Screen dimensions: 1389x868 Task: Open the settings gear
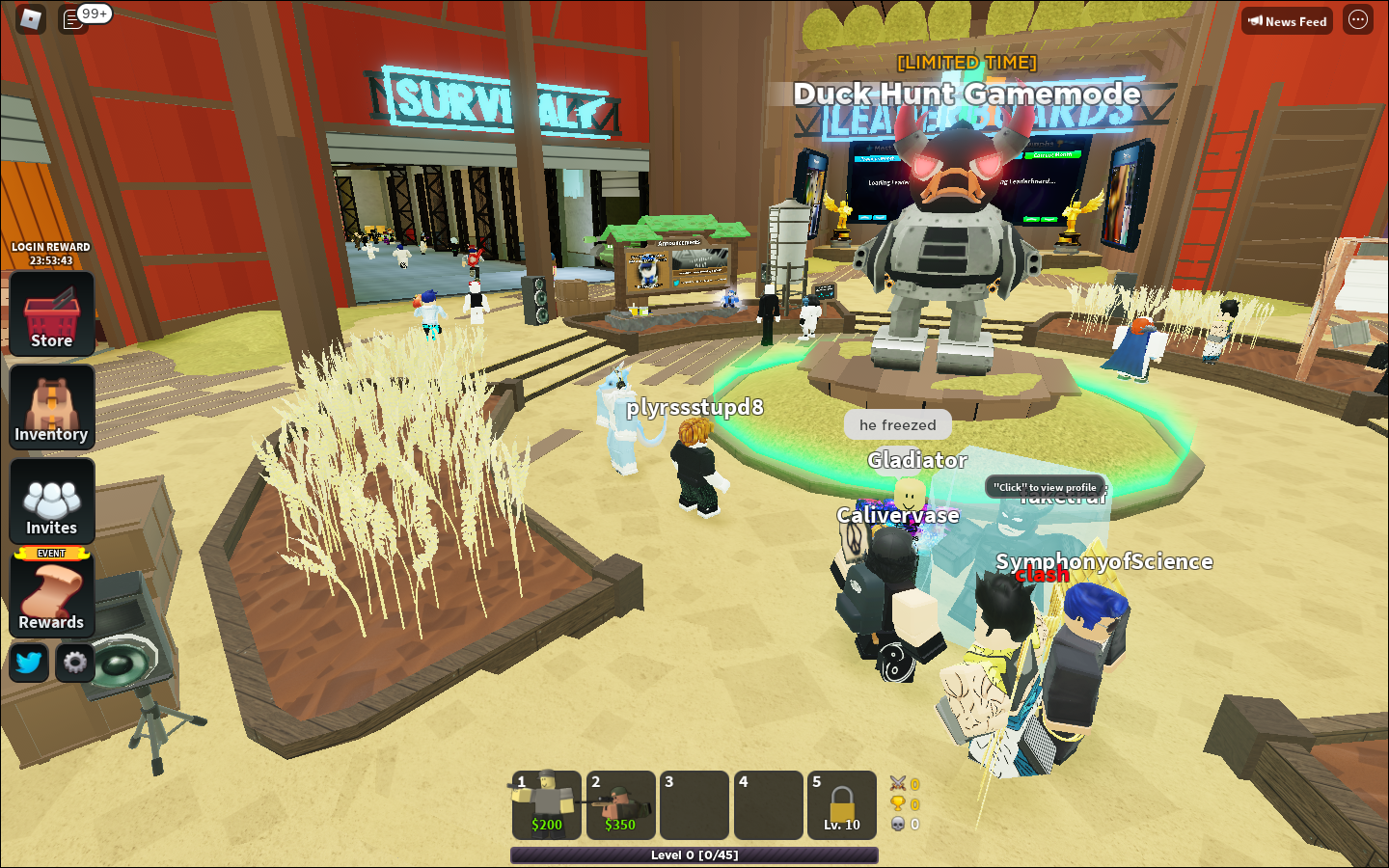tap(74, 663)
